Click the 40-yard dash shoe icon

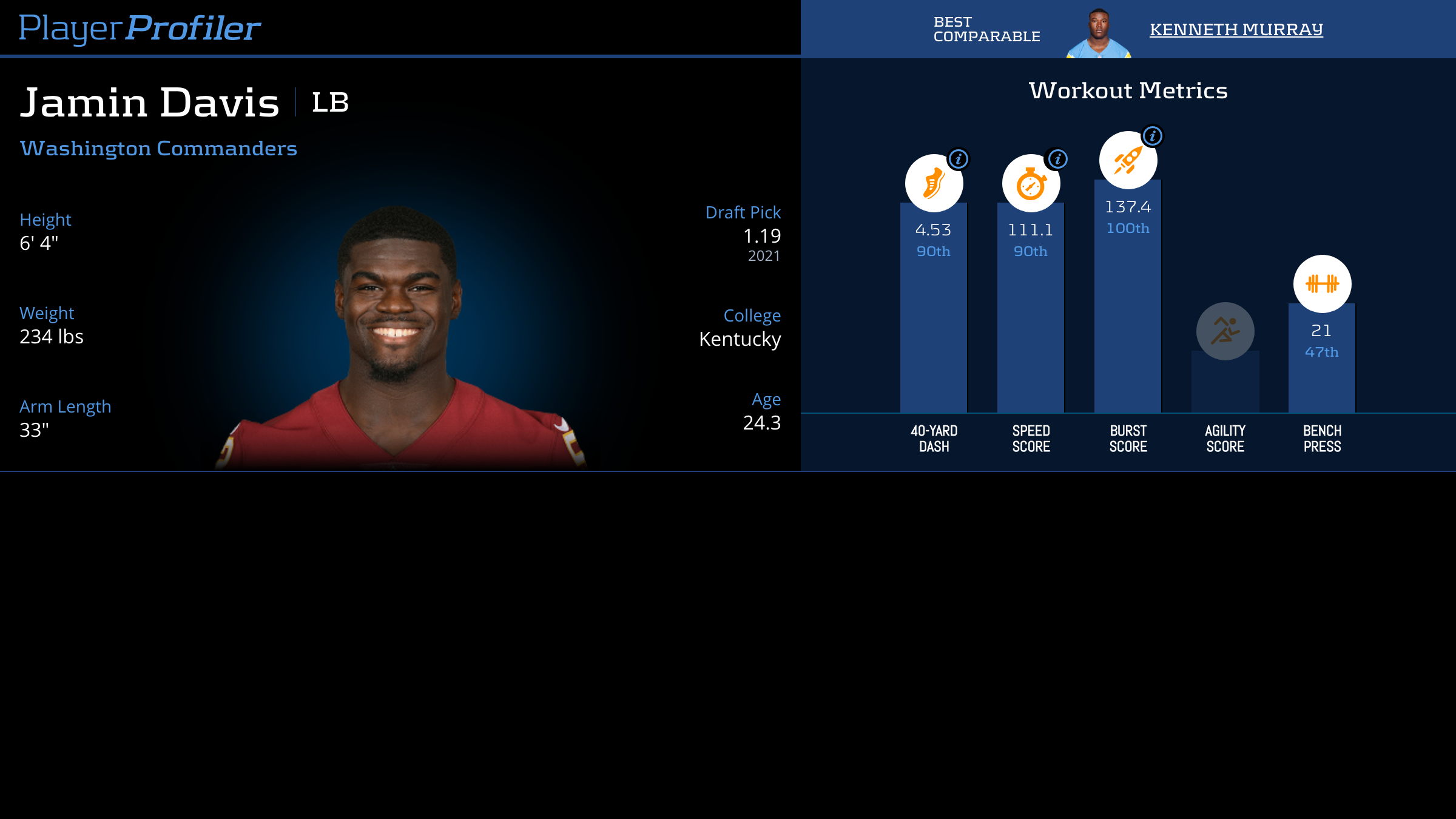point(934,183)
